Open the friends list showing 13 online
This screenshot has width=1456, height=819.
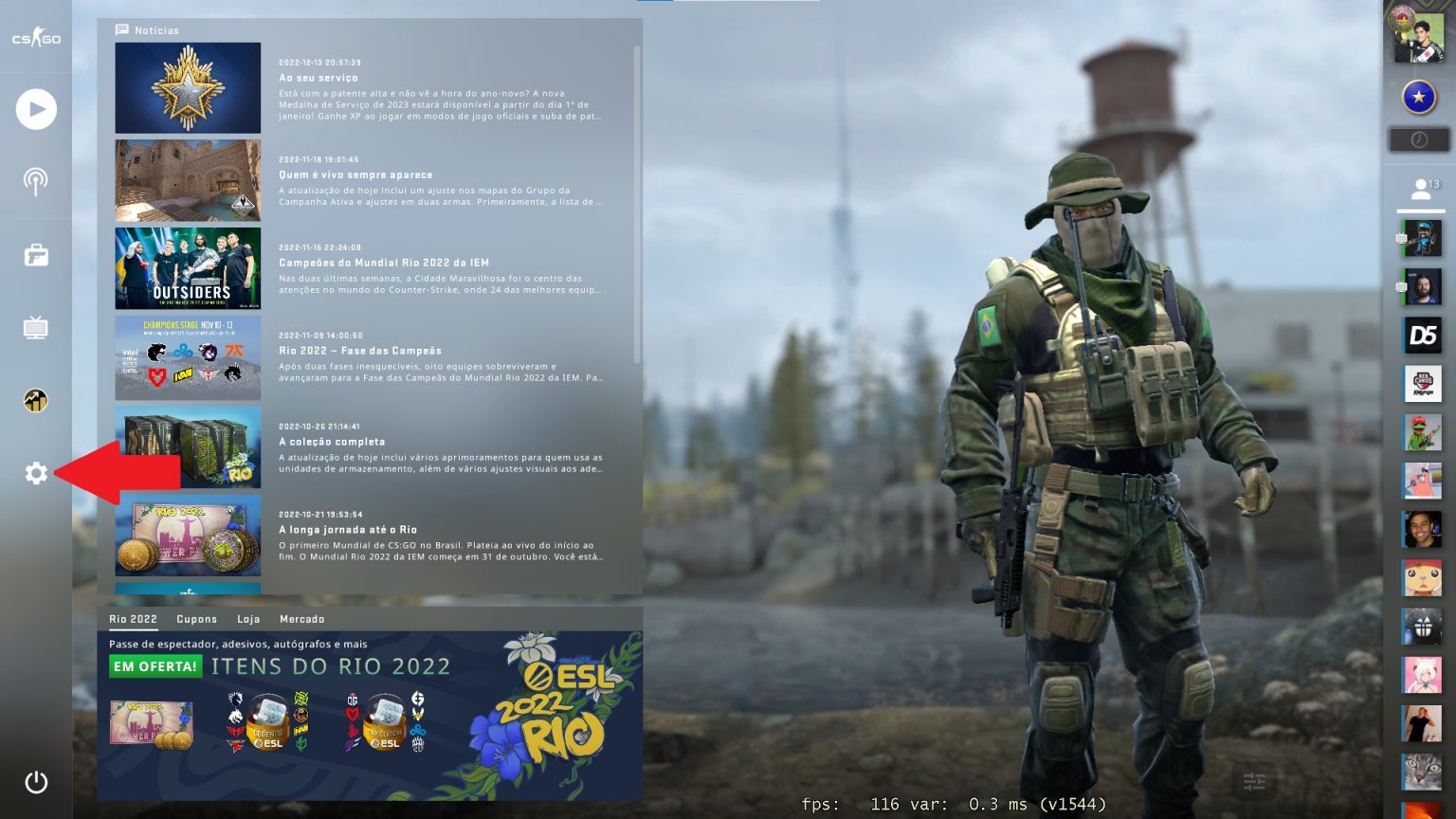(x=1422, y=188)
